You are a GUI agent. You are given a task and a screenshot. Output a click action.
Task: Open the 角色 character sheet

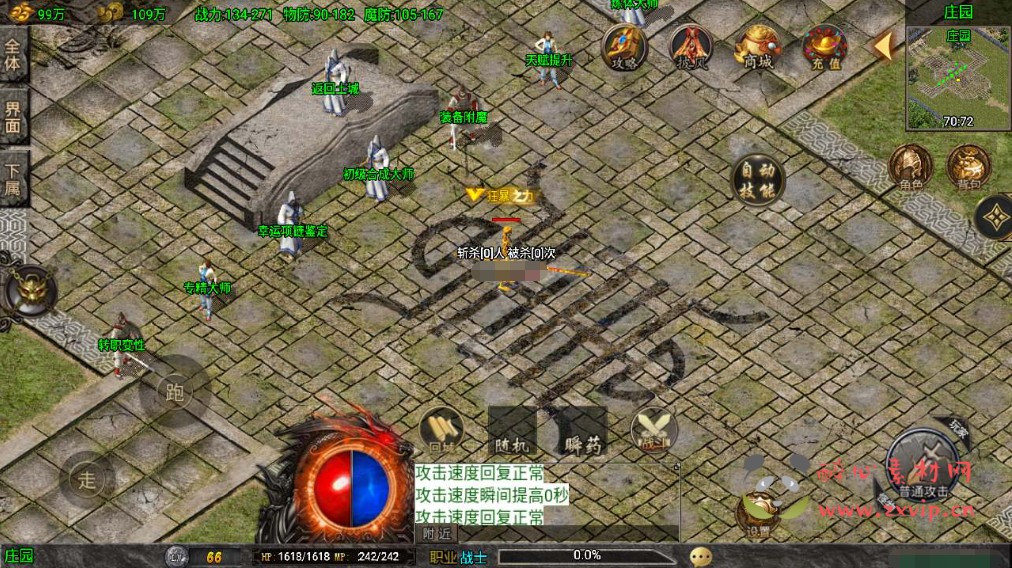tap(910, 166)
